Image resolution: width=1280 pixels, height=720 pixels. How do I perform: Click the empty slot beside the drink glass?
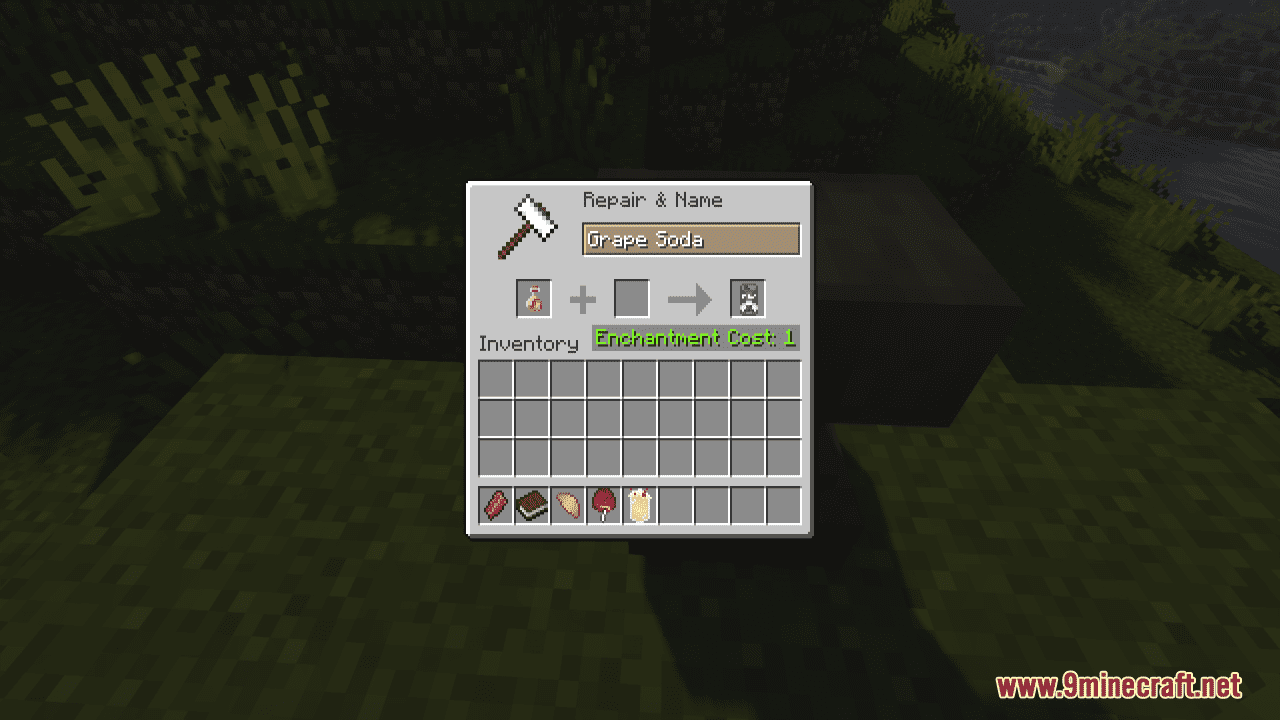(676, 505)
